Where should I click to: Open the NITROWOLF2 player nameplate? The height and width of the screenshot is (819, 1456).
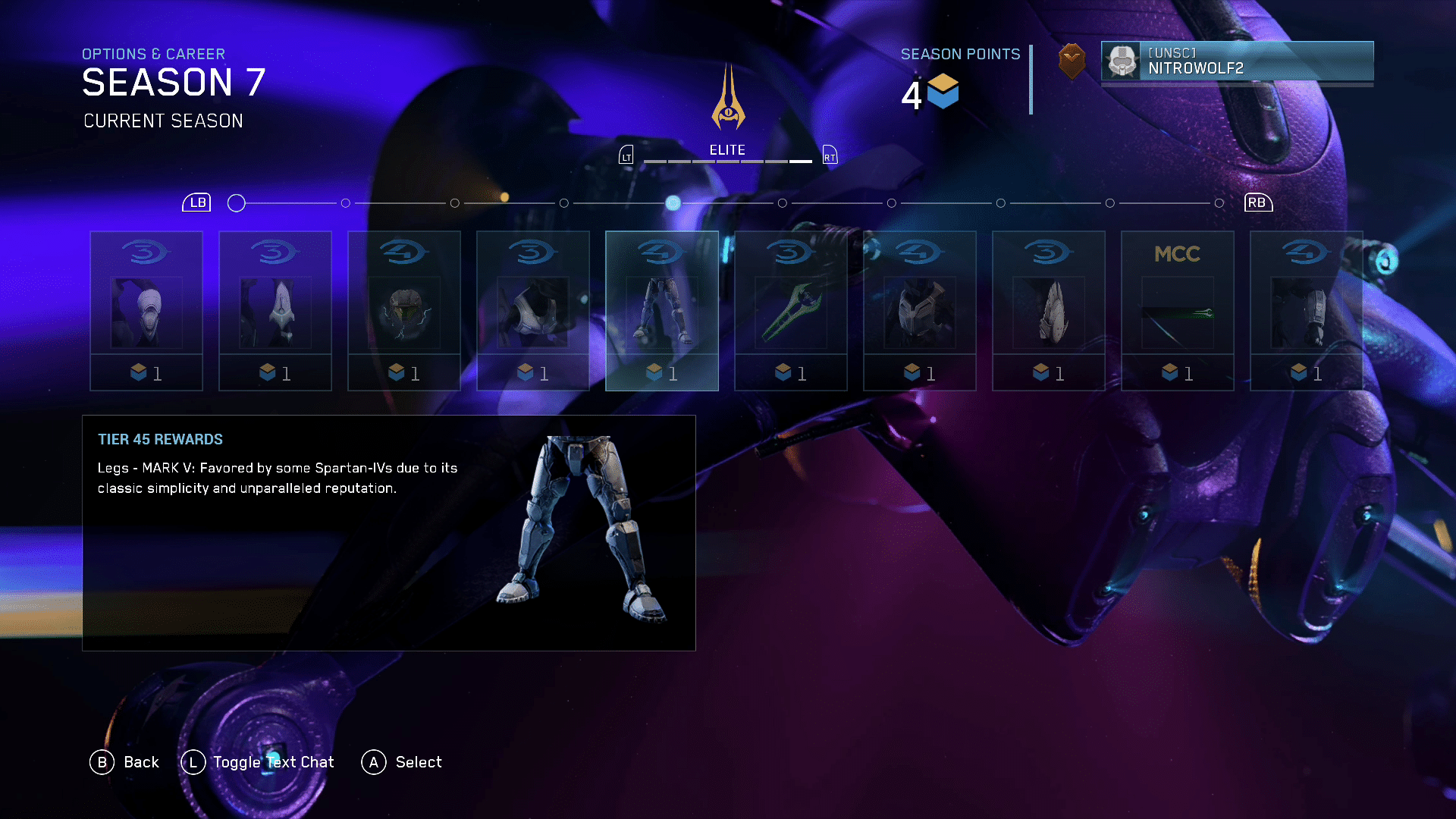click(1237, 61)
